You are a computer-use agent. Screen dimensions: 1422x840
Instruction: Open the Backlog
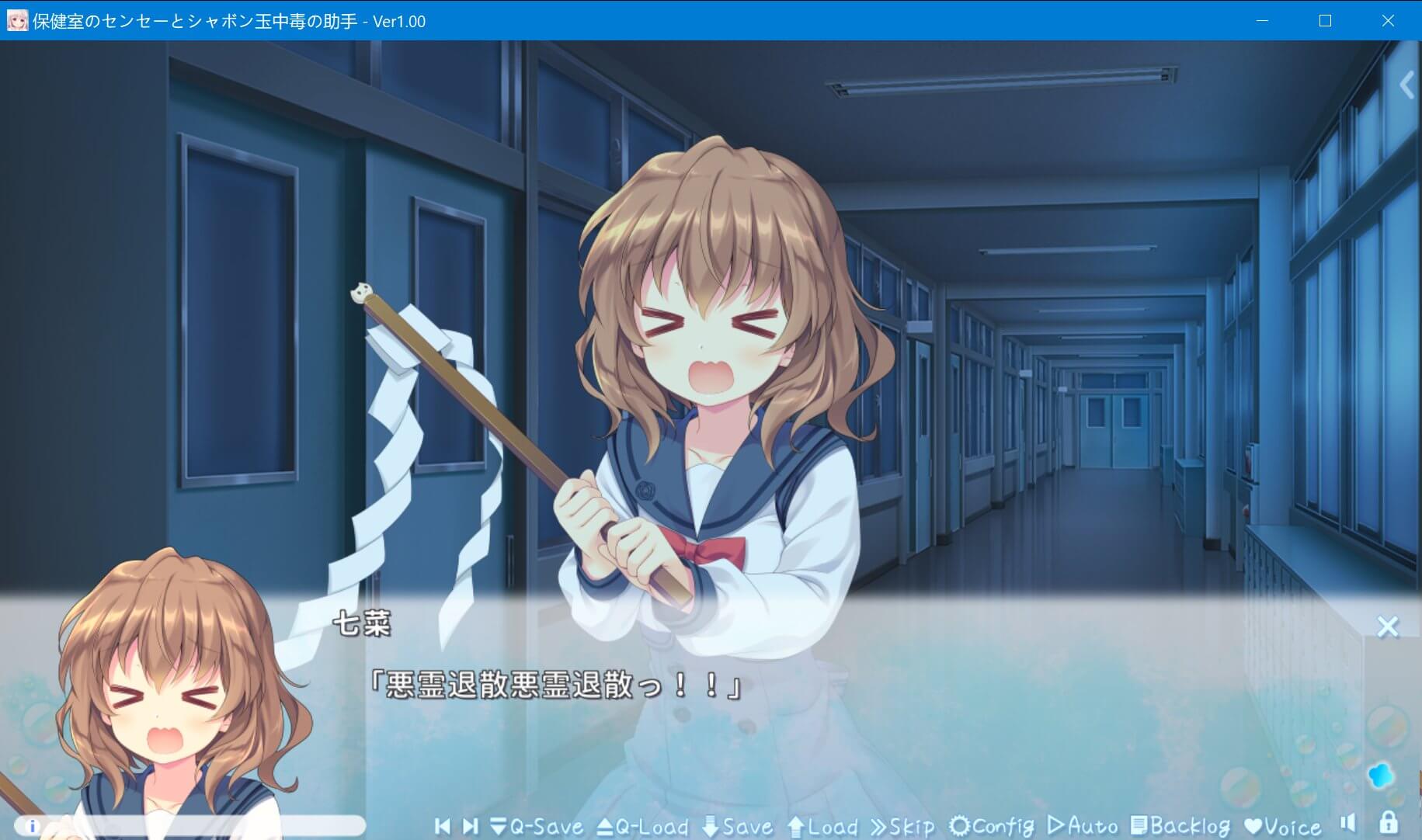(x=1180, y=826)
